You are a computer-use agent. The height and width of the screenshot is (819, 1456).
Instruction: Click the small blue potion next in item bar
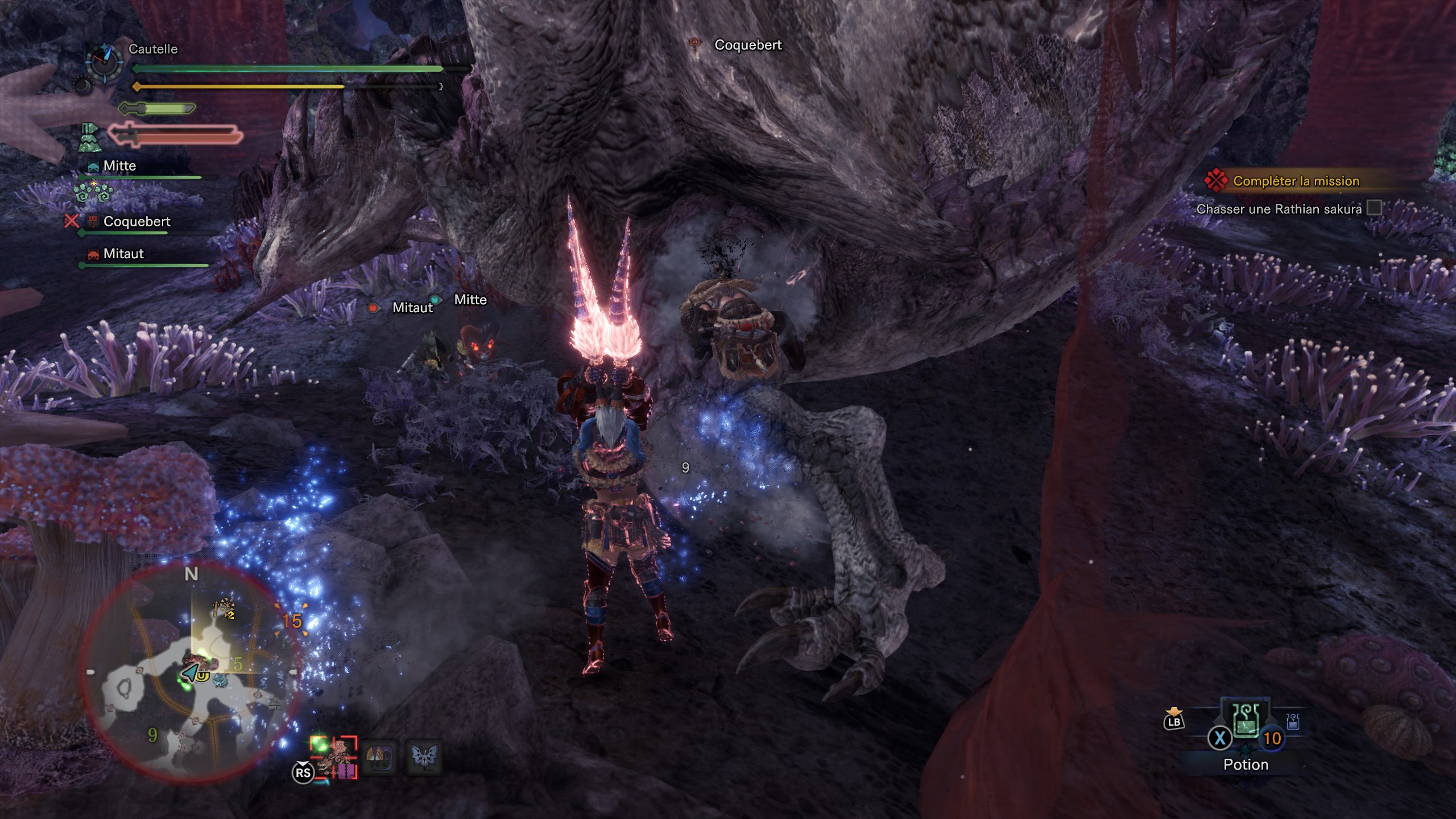tap(1292, 721)
